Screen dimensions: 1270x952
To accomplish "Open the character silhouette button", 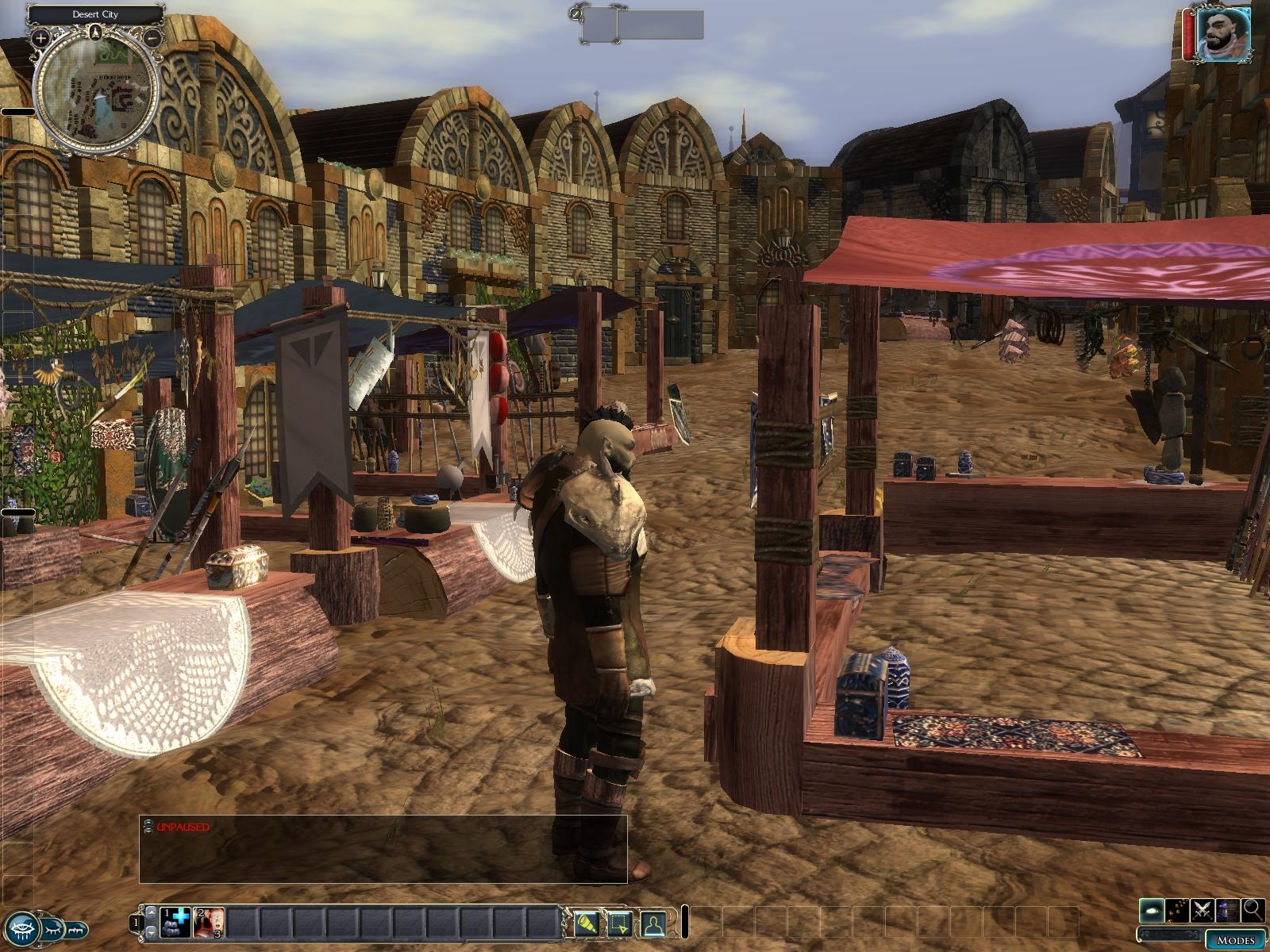I will pyautogui.click(x=652, y=922).
